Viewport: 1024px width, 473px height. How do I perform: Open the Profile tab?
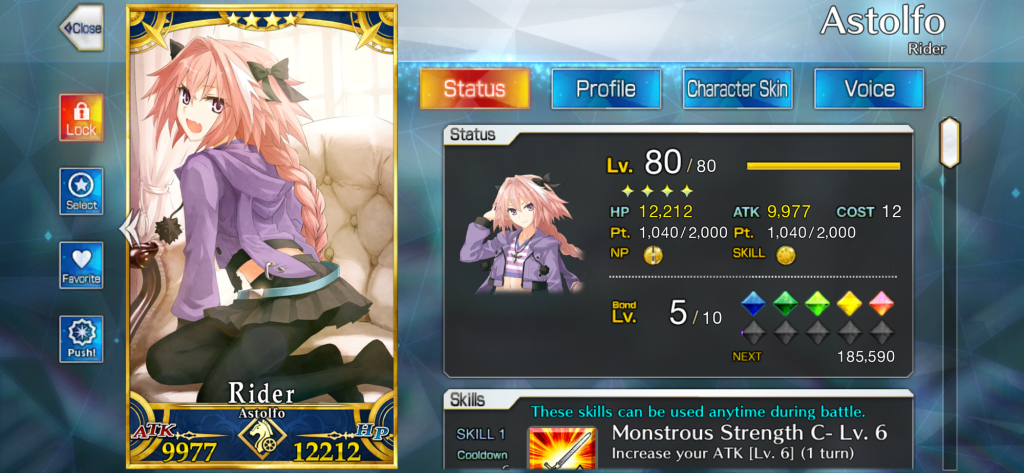pyautogui.click(x=606, y=88)
